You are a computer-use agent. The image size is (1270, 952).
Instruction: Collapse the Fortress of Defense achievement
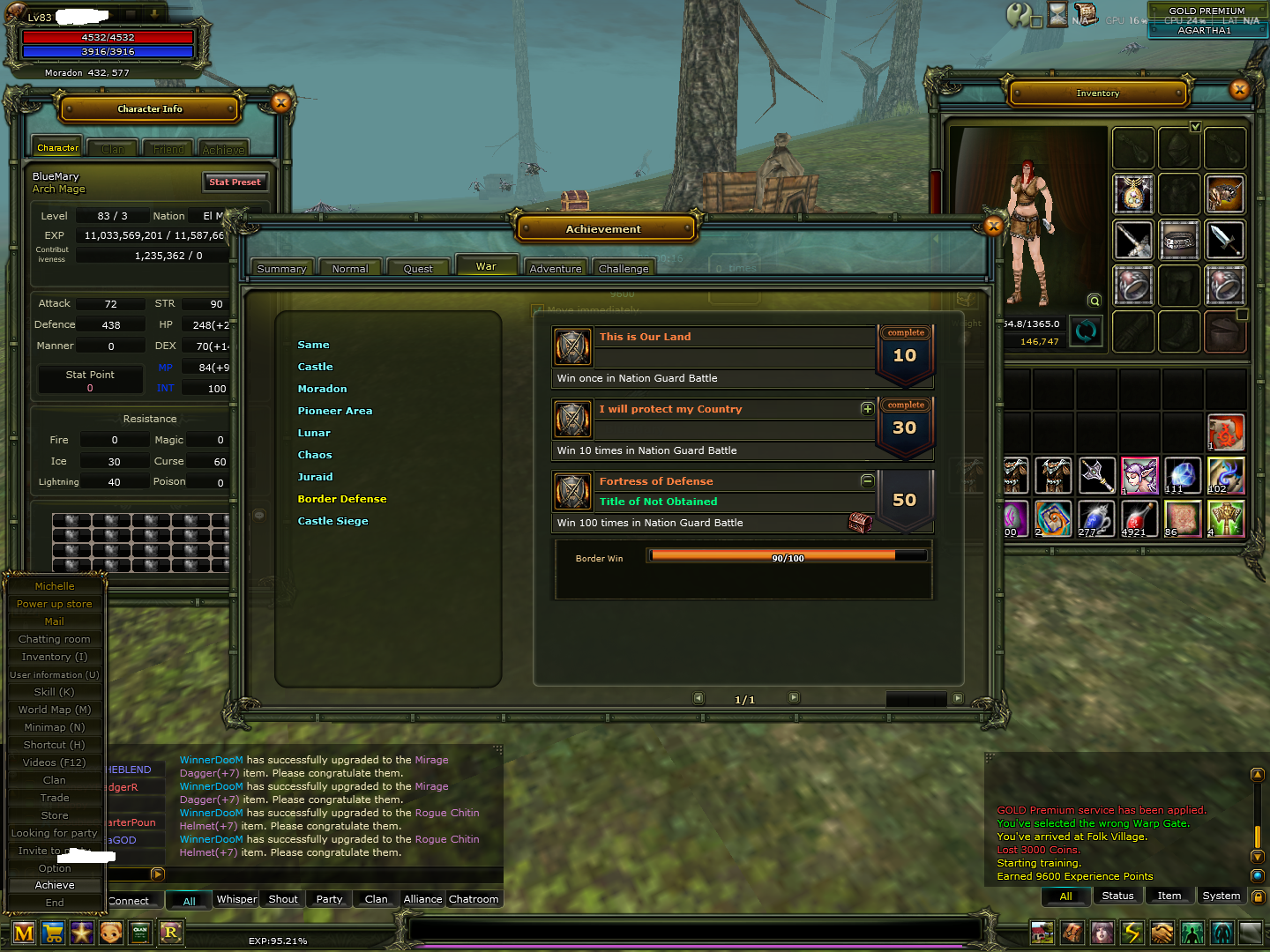(x=867, y=481)
